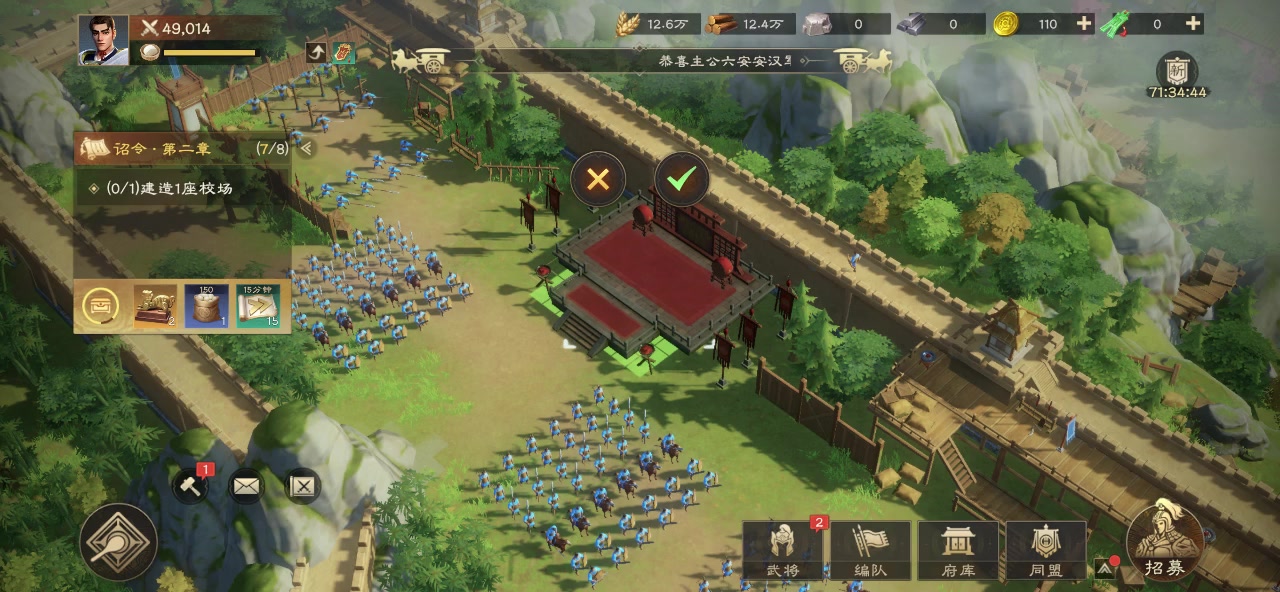
Task: Open the 武将 generals menu
Action: pyautogui.click(x=782, y=551)
